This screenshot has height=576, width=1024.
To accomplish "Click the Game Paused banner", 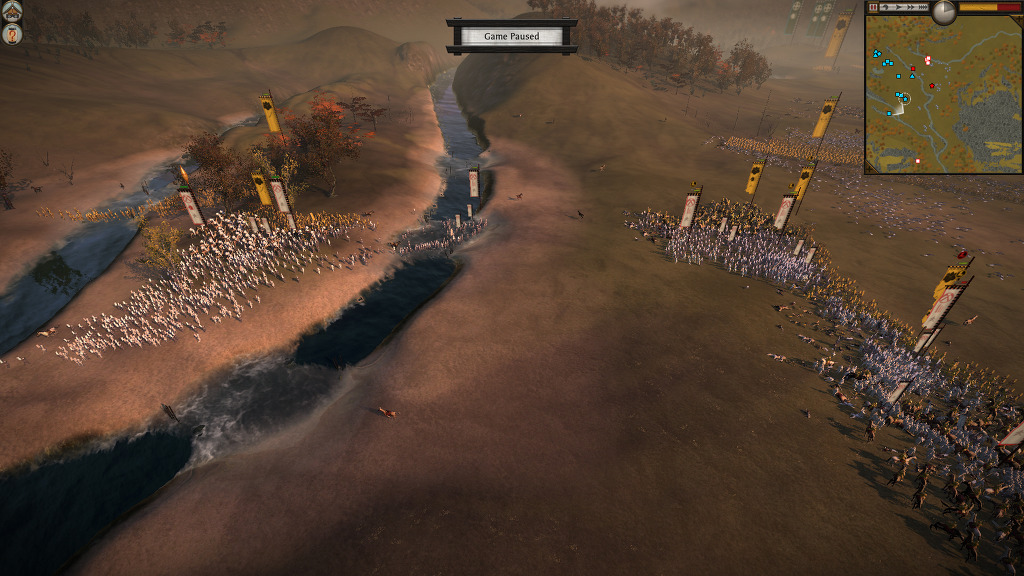I will 511,36.
